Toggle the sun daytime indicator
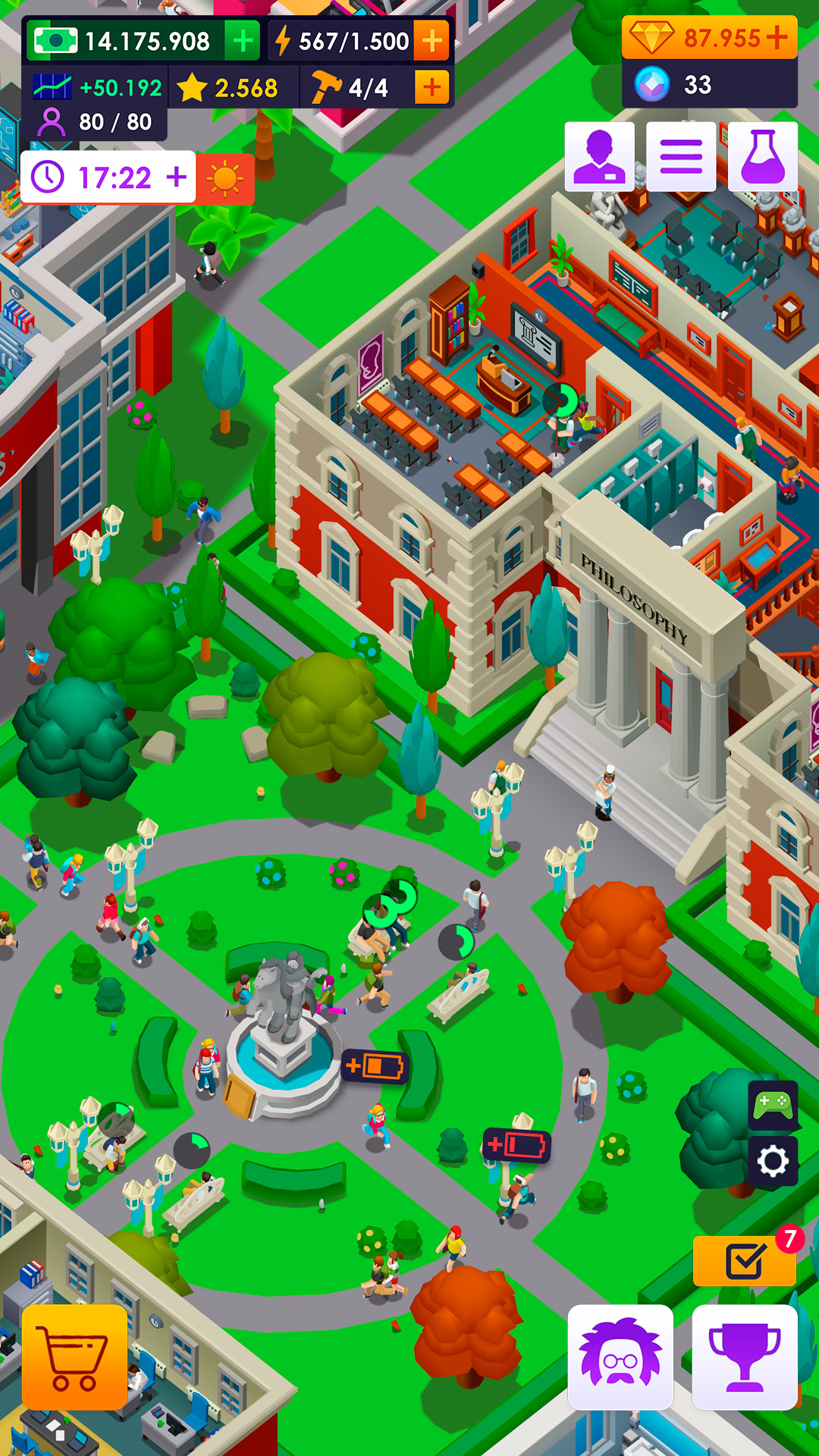 224,179
